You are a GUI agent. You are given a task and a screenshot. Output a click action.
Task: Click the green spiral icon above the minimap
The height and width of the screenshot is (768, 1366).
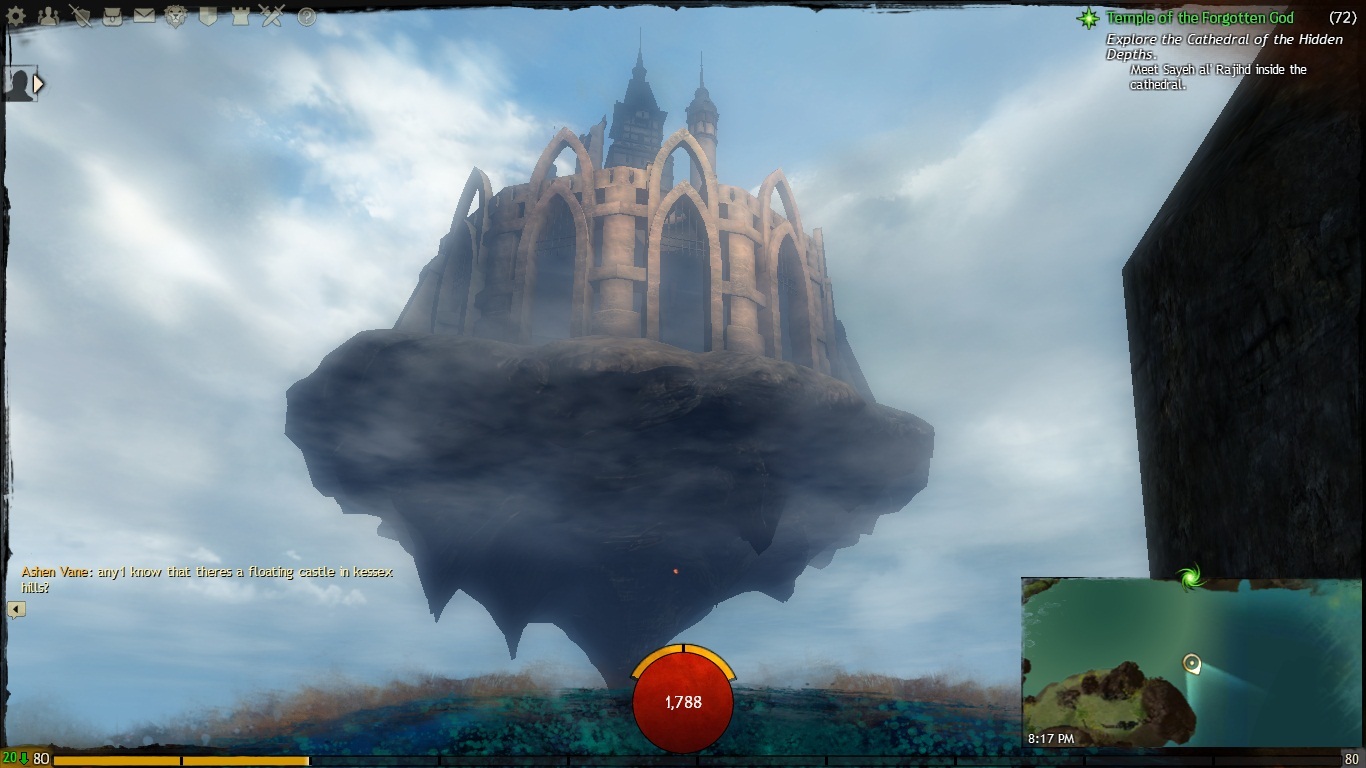click(x=1190, y=577)
